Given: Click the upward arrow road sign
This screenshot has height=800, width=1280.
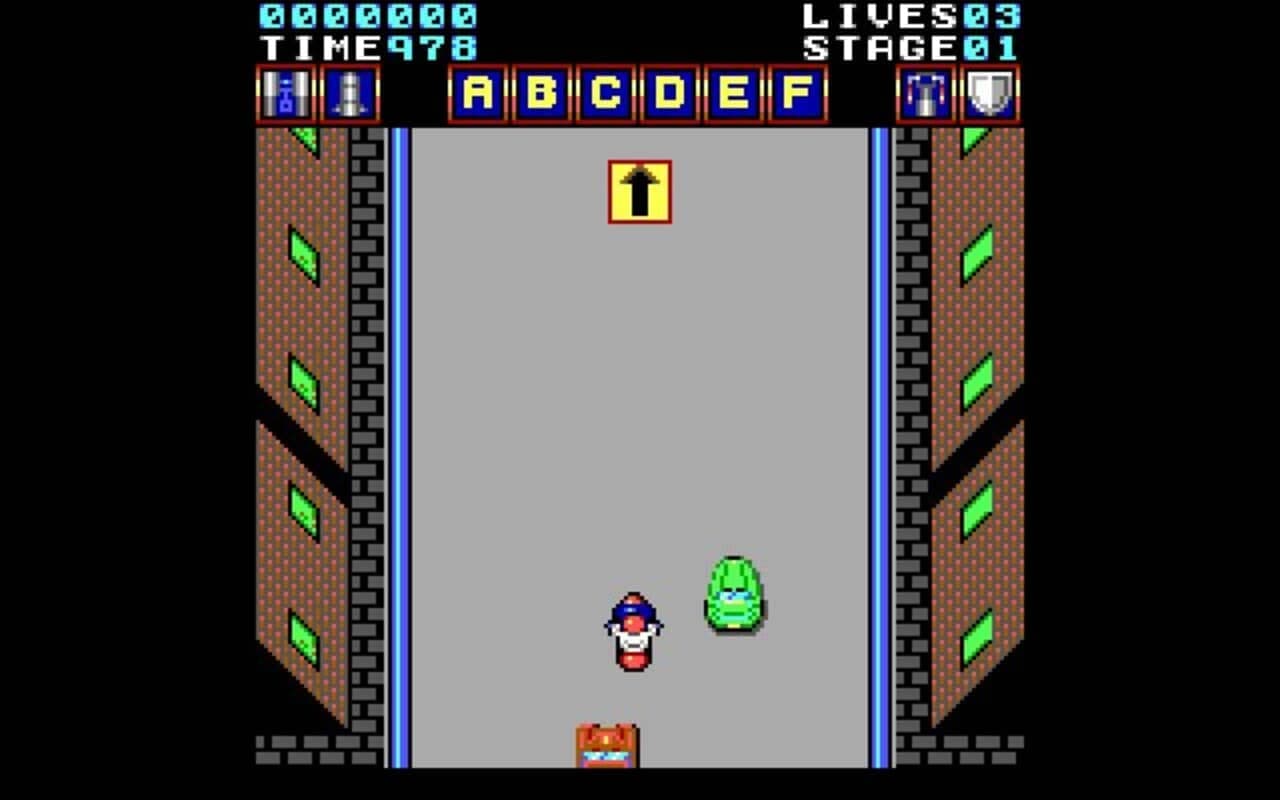Looking at the screenshot, I should click(639, 190).
